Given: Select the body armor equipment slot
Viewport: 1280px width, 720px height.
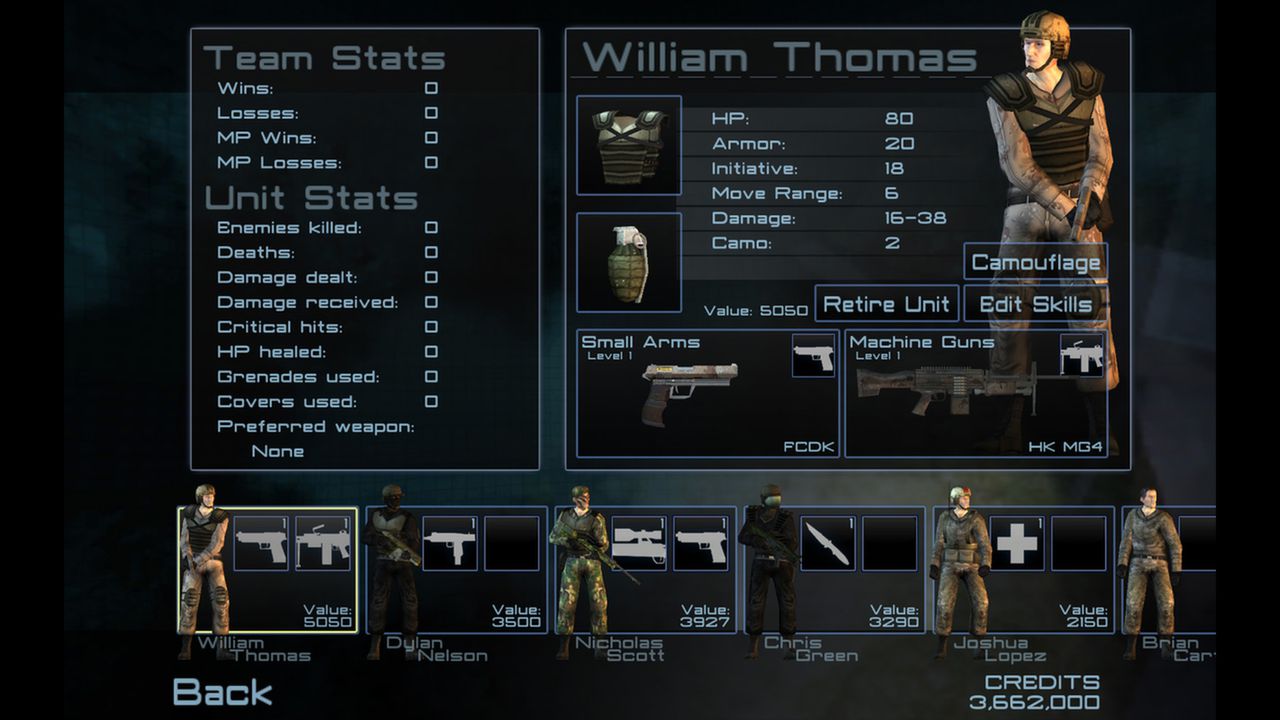Looking at the screenshot, I should pos(629,145).
